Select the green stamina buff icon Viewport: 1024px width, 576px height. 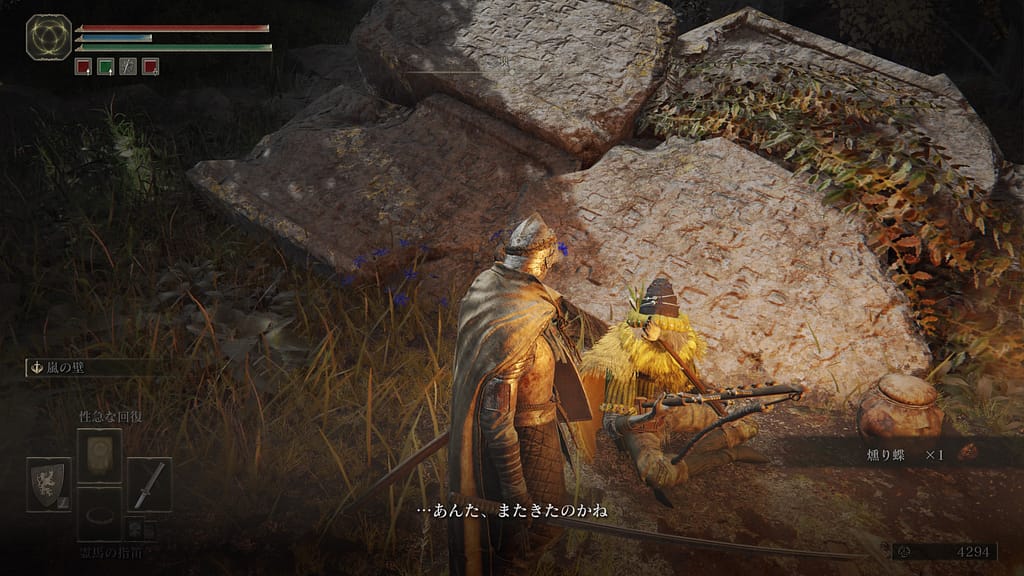click(105, 67)
